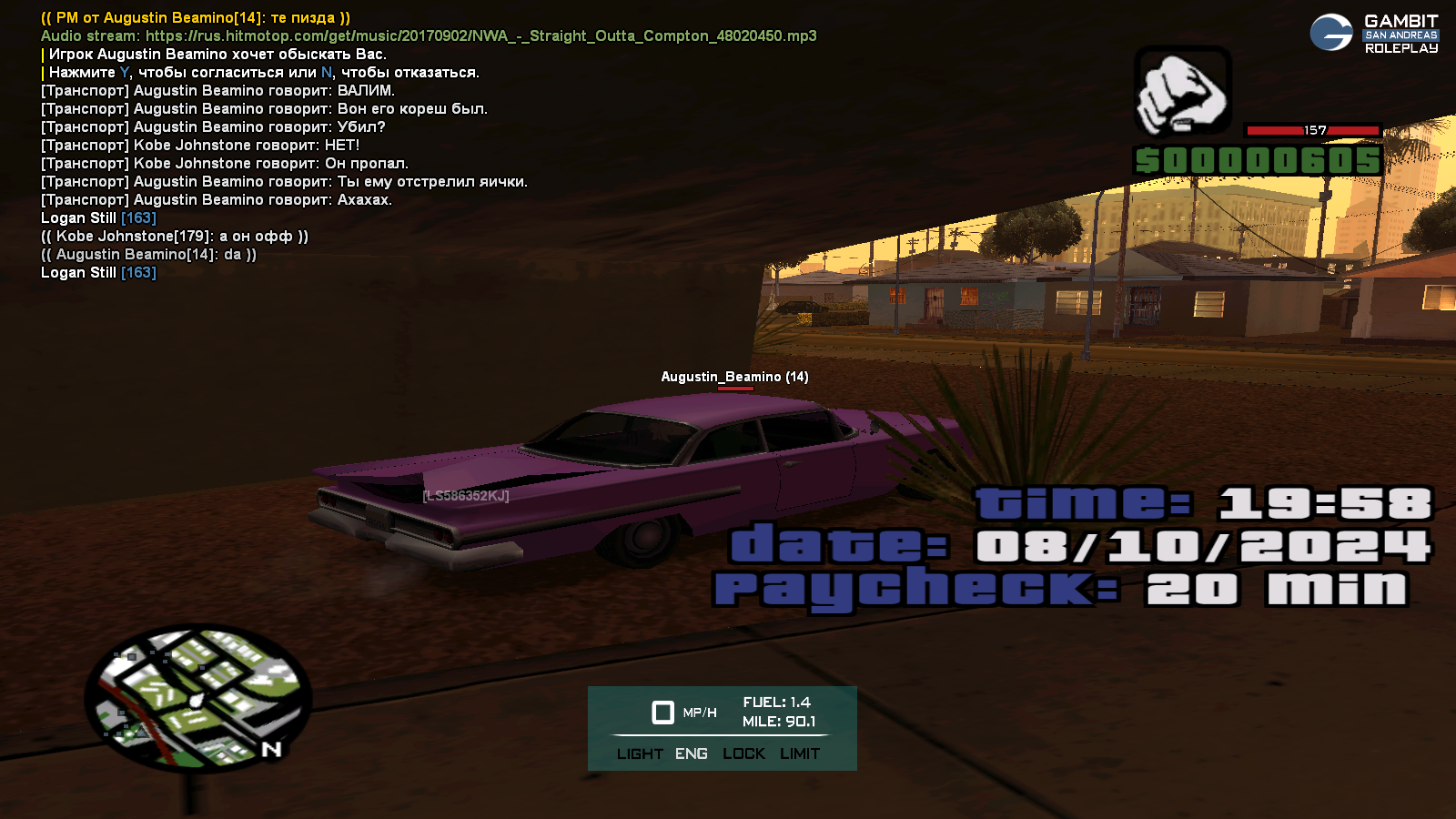
Task: Click the Gambit Roleplay server logo
Action: coord(1374,34)
